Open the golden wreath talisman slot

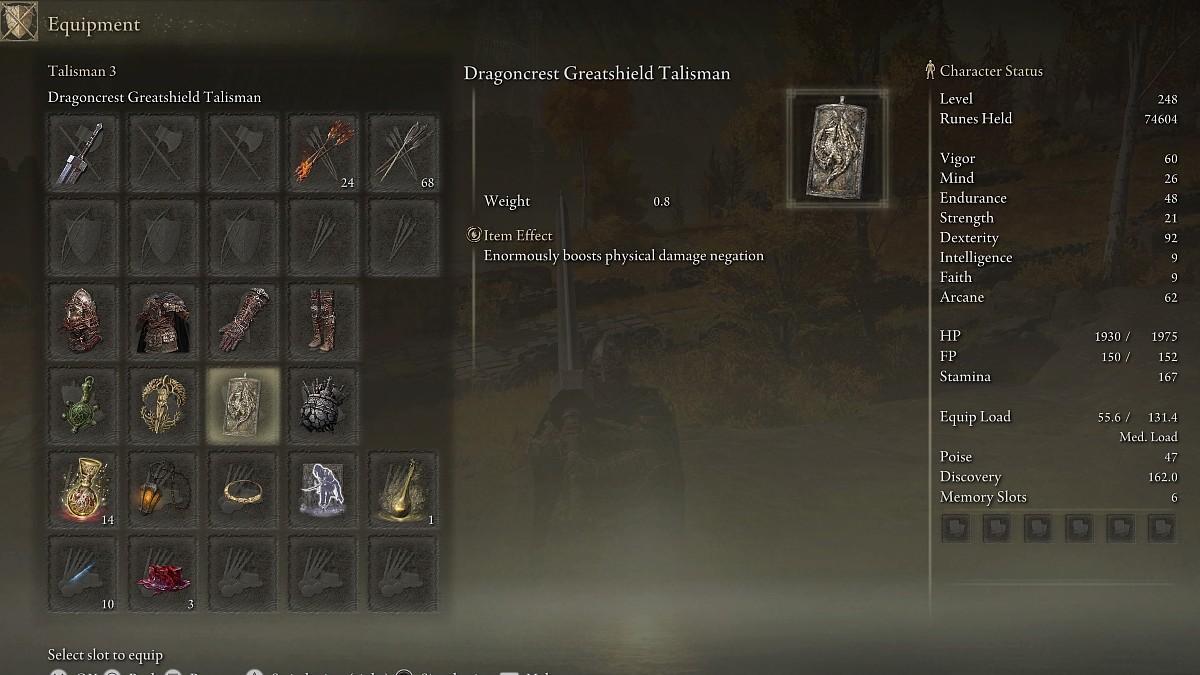coord(163,405)
